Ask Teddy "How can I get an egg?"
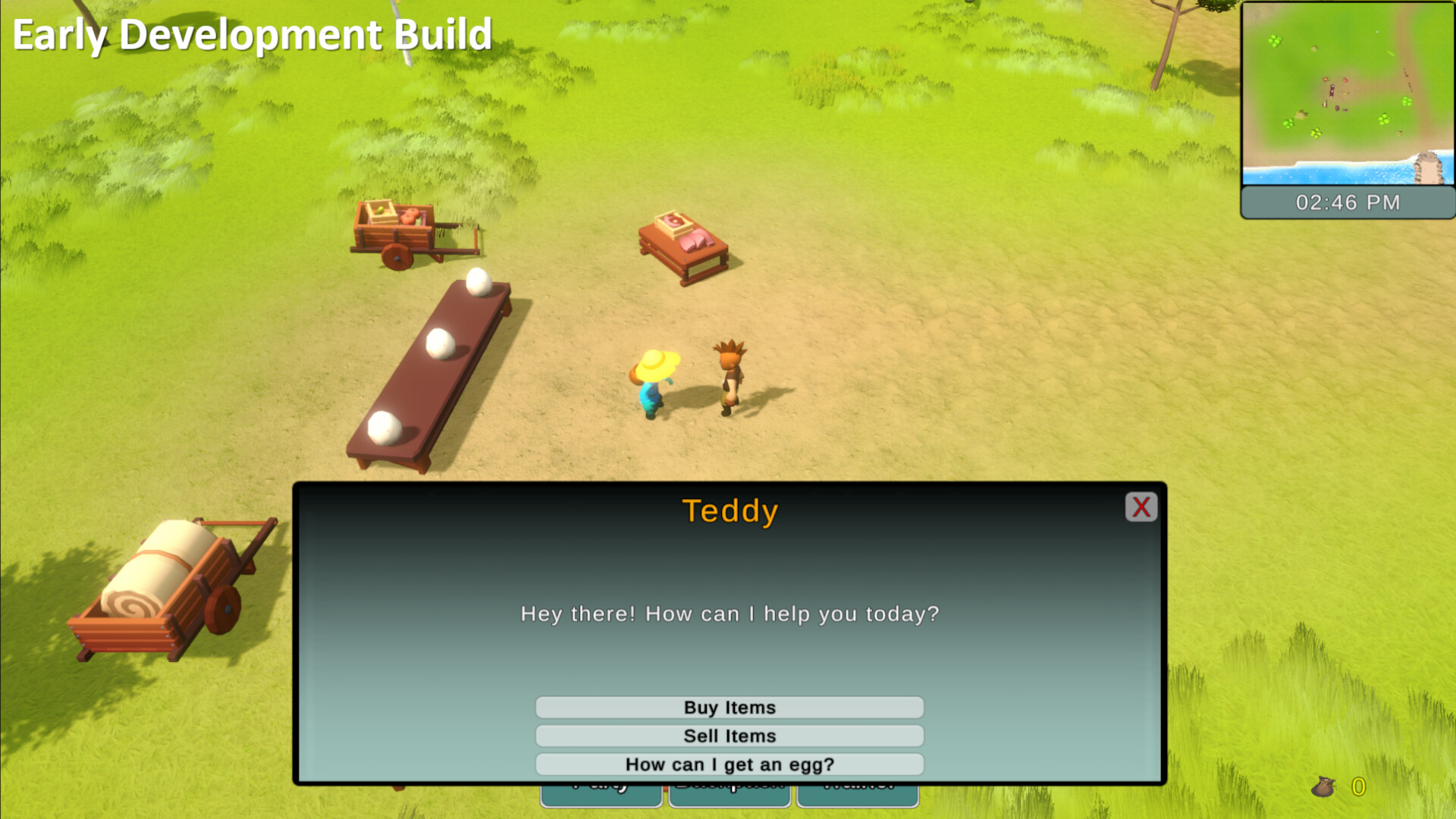This screenshot has height=819, width=1456. [730, 764]
